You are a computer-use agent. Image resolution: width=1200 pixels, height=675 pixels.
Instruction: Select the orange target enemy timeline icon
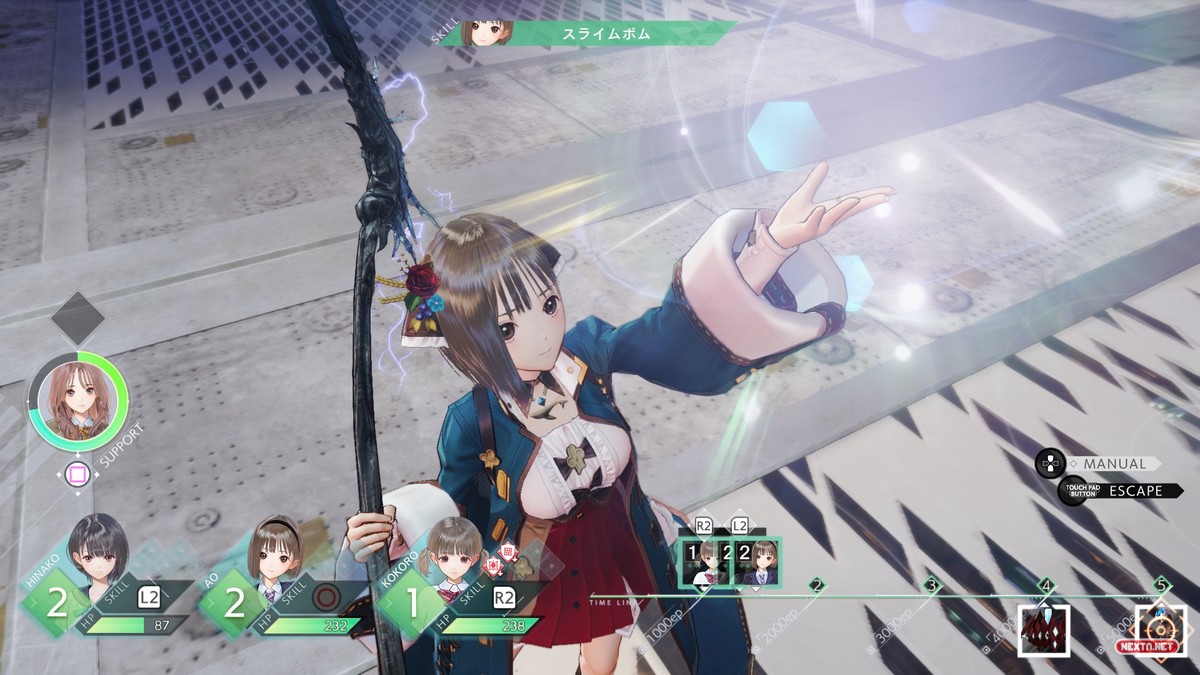coord(1161,631)
